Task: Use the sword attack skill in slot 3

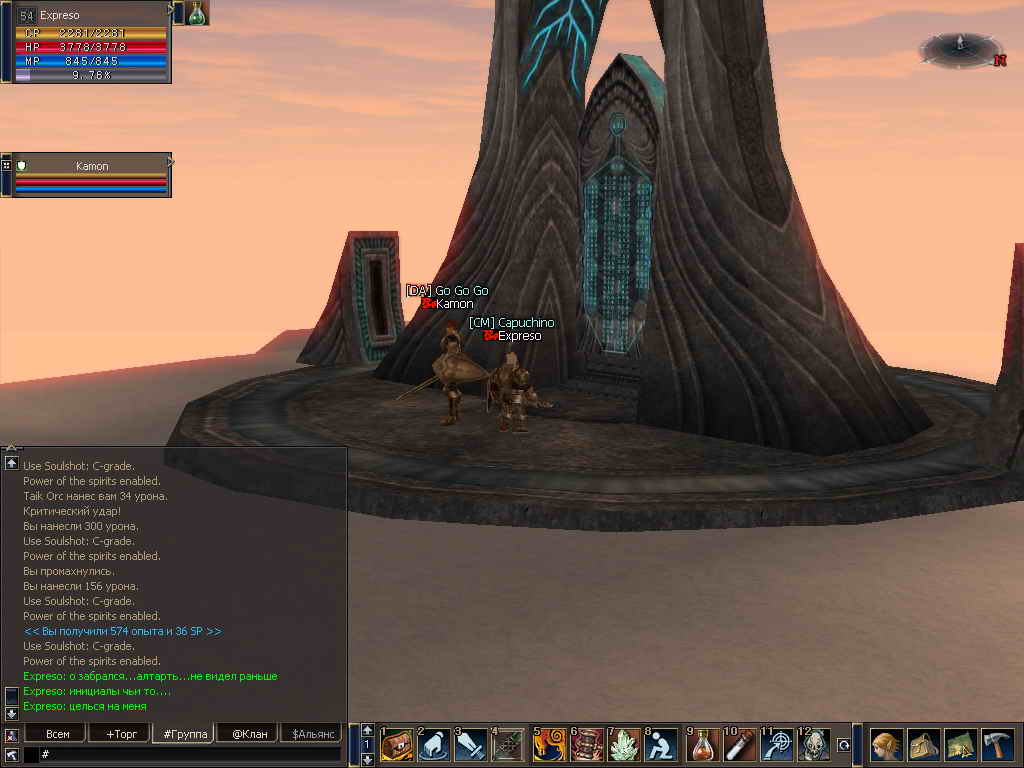Action: point(471,745)
